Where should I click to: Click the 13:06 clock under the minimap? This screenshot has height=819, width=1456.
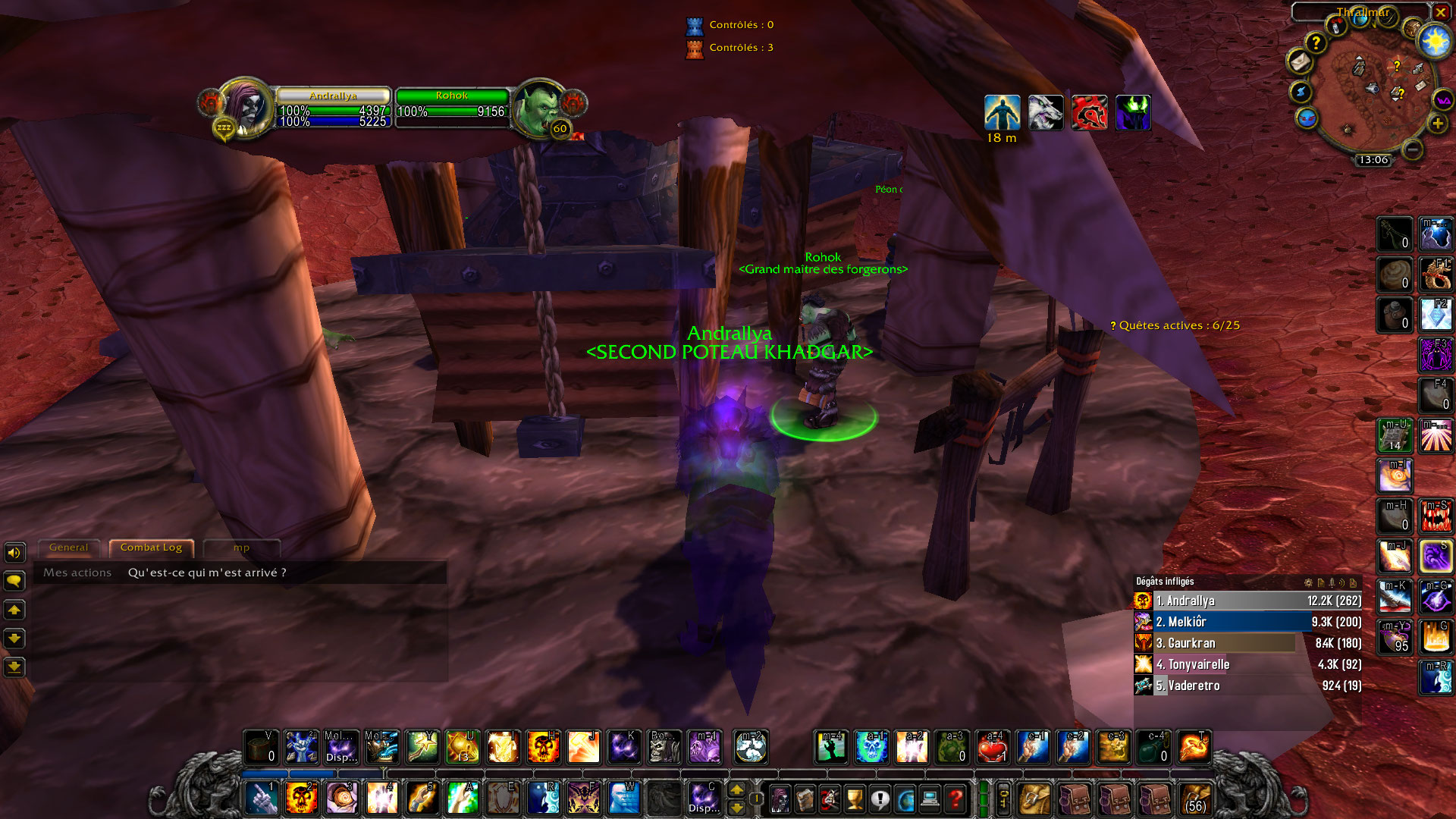click(1373, 159)
